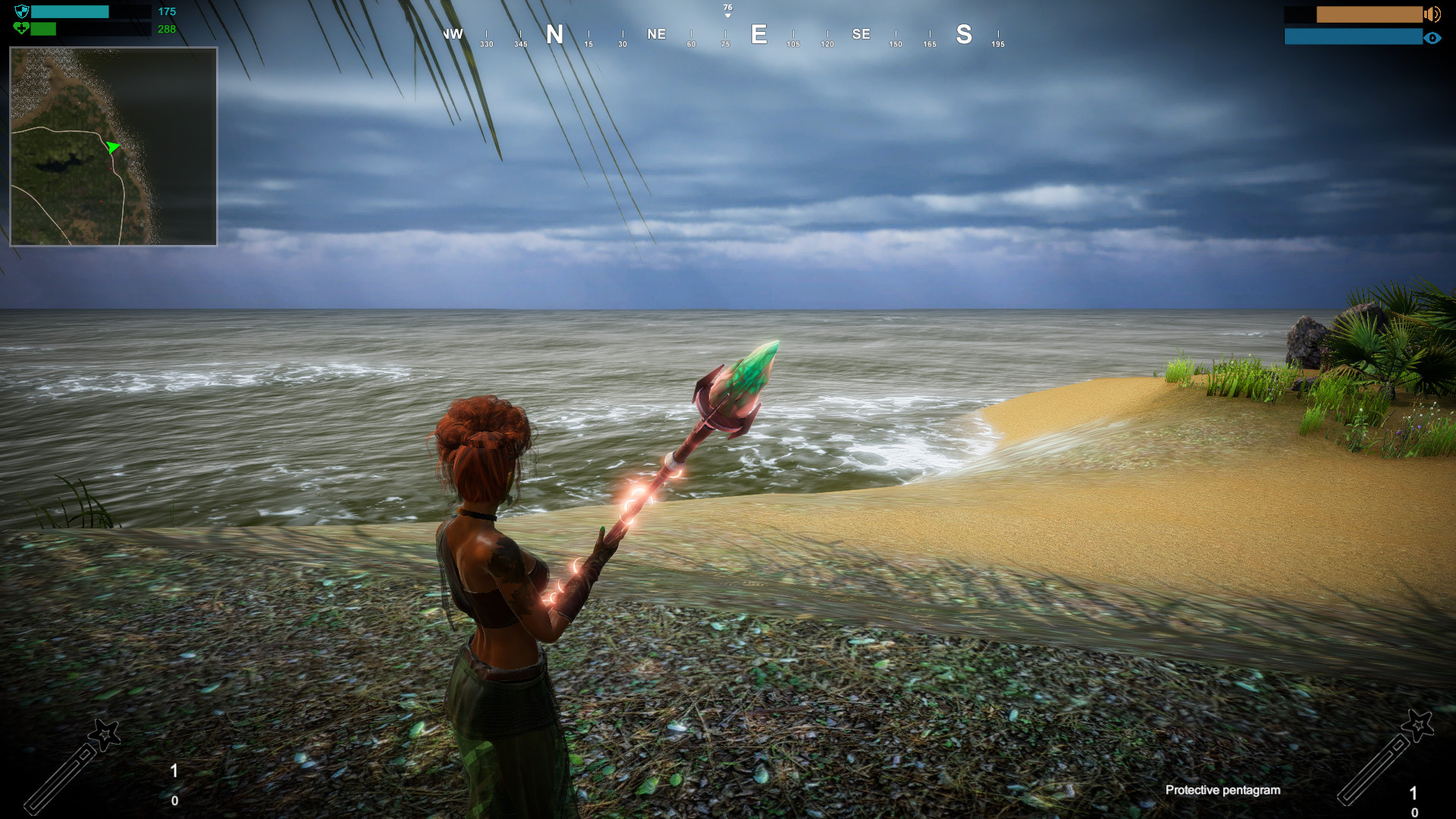
Task: Click the shield armor icon
Action: click(21, 11)
